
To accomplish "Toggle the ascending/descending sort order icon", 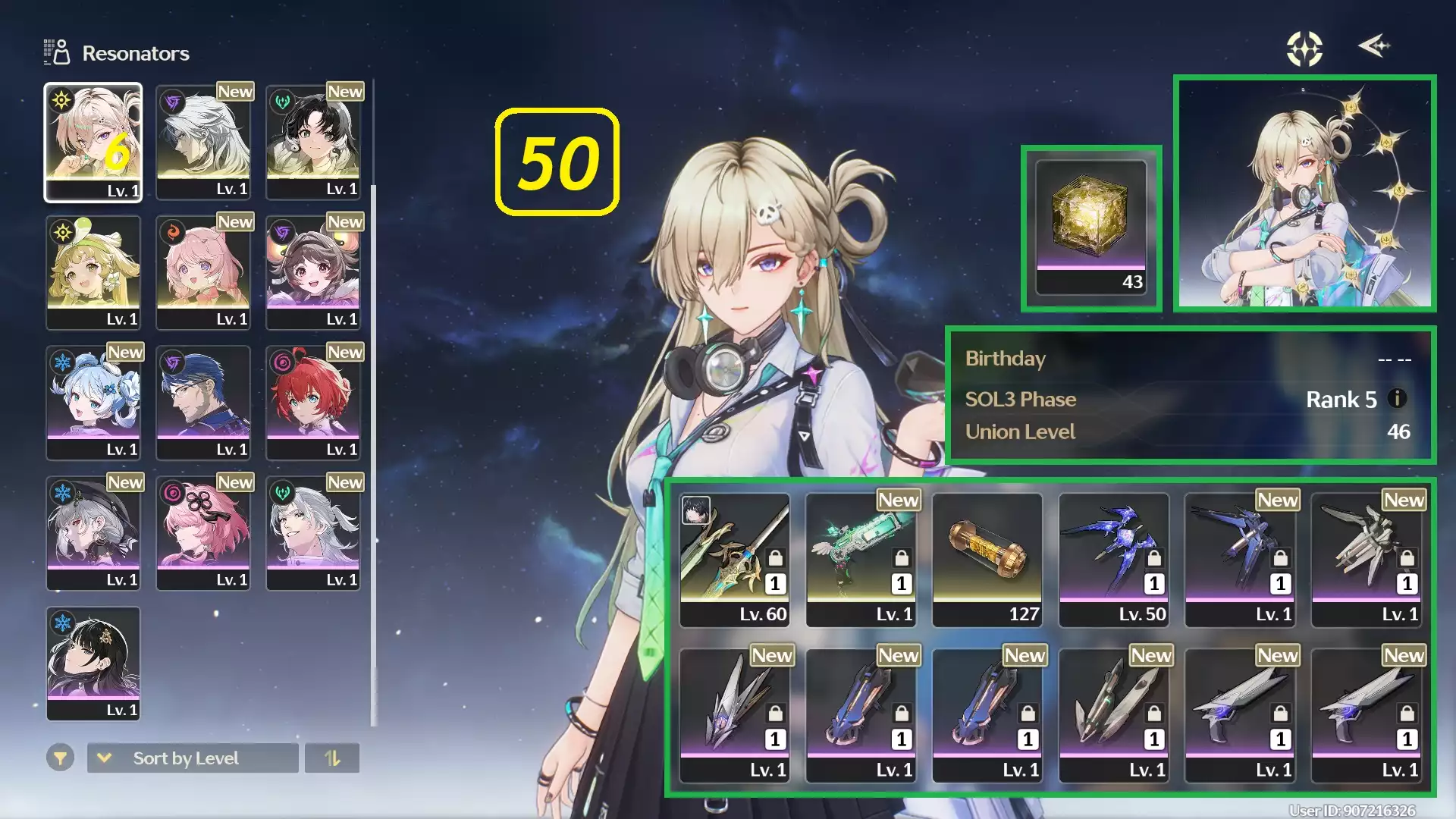I will tap(334, 758).
